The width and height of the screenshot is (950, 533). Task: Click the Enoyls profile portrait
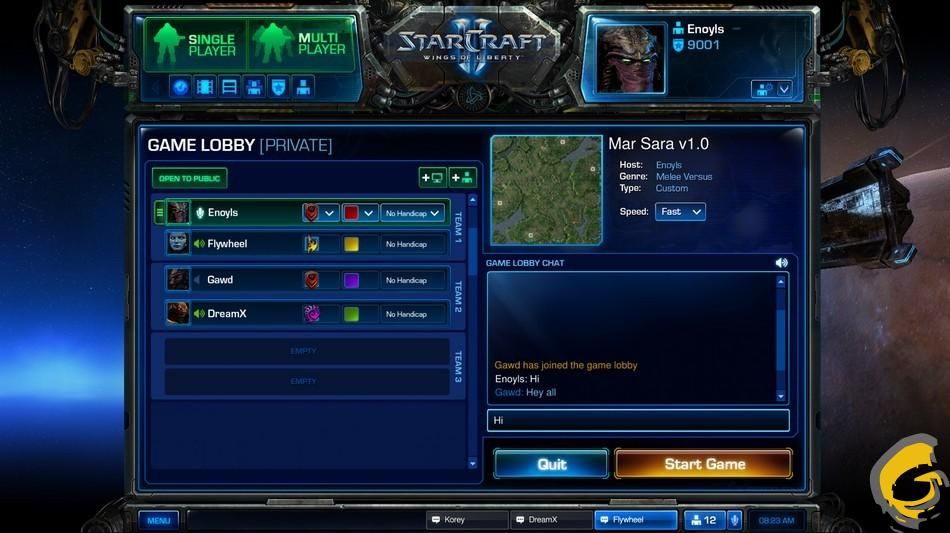[631, 57]
